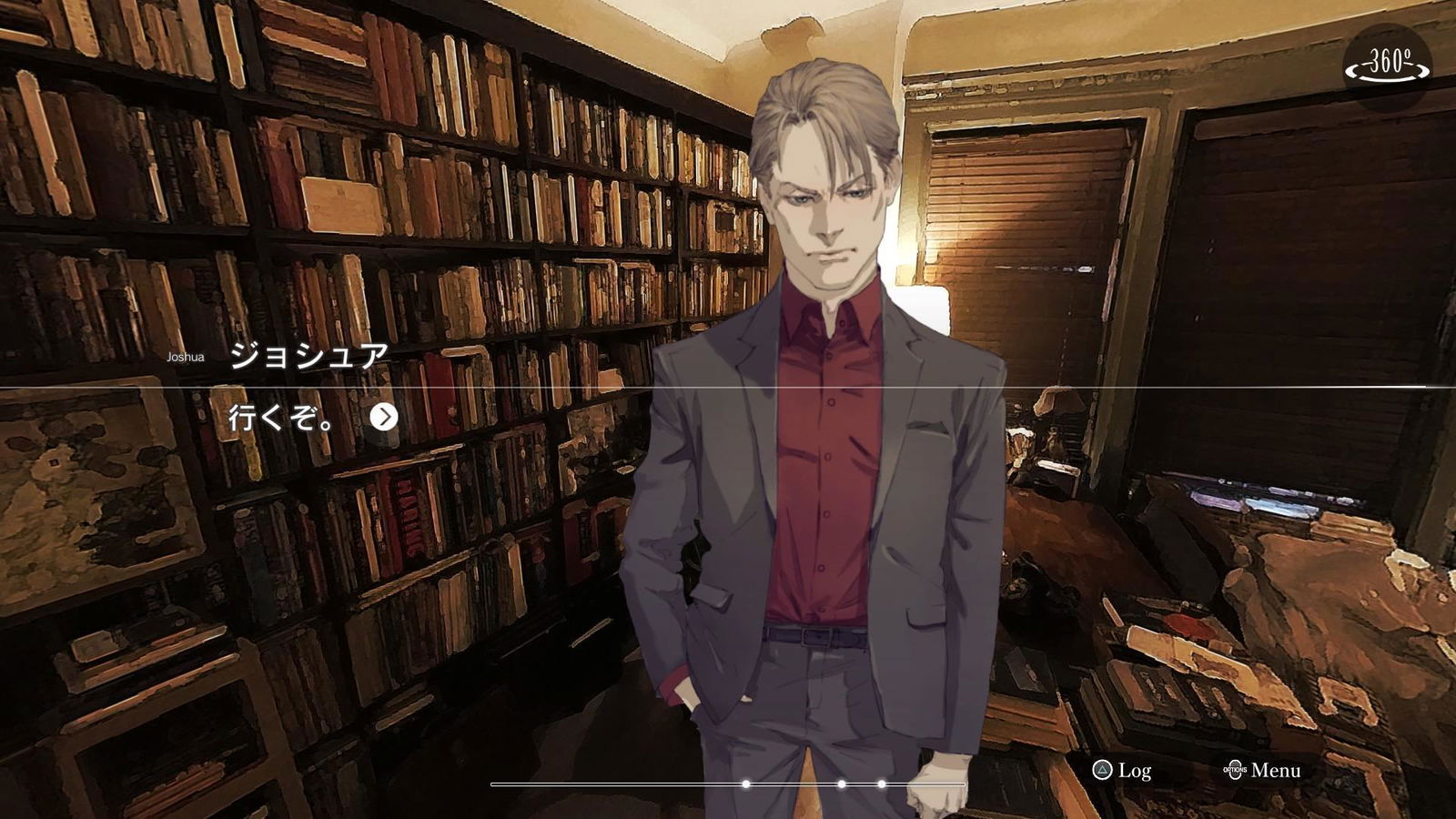Click the OPTIONS button icon beside Menu
This screenshot has height=819, width=1456.
click(1238, 770)
